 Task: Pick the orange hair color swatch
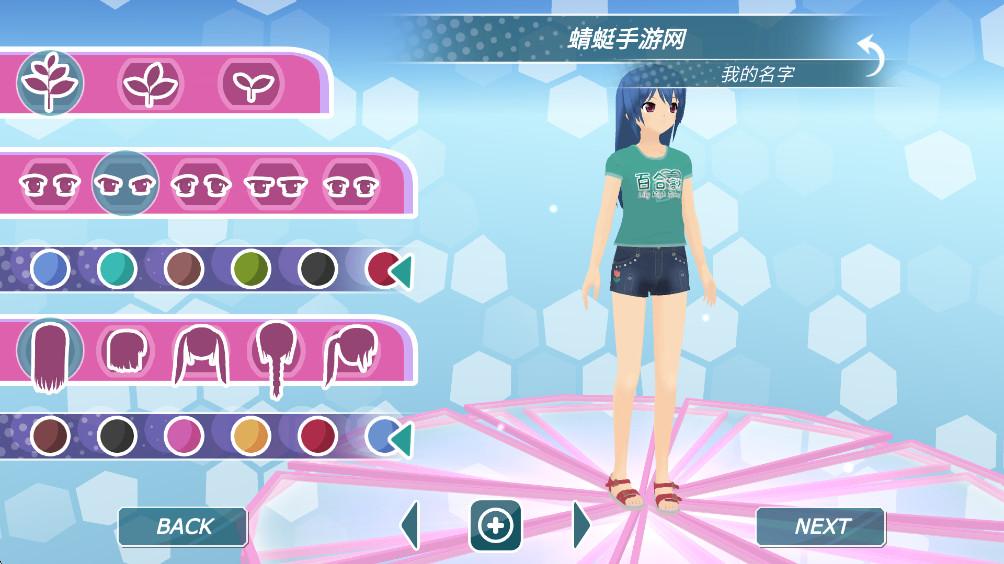[250, 435]
